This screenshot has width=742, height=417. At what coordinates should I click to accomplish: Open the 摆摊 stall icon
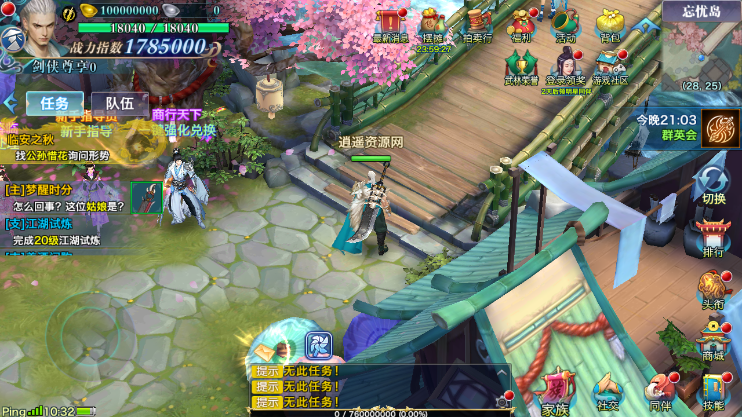click(432, 23)
